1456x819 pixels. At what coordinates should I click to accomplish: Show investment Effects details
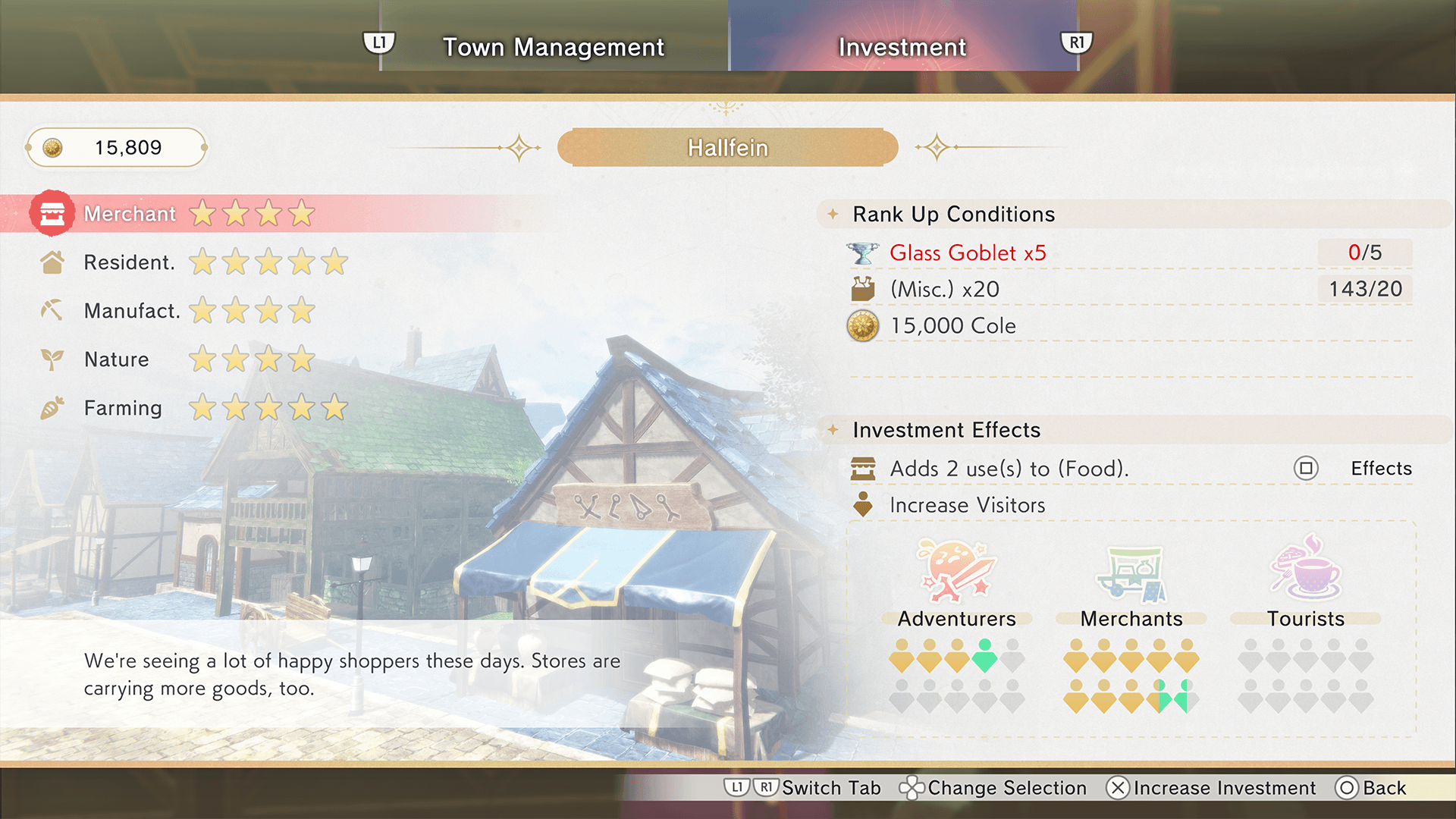point(1353,469)
